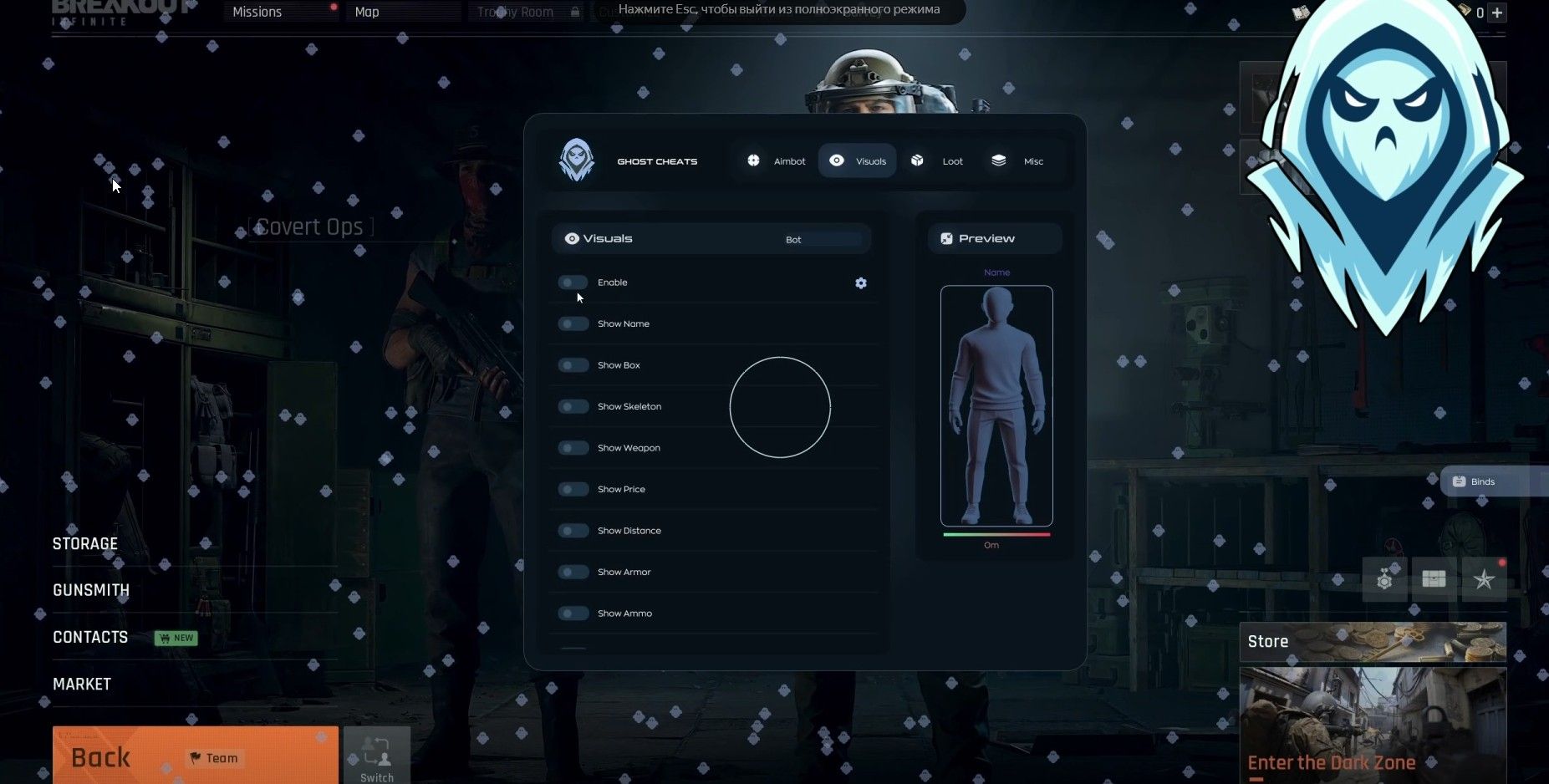This screenshot has width=1549, height=784.
Task: Open the Missions tab
Action: 257,12
